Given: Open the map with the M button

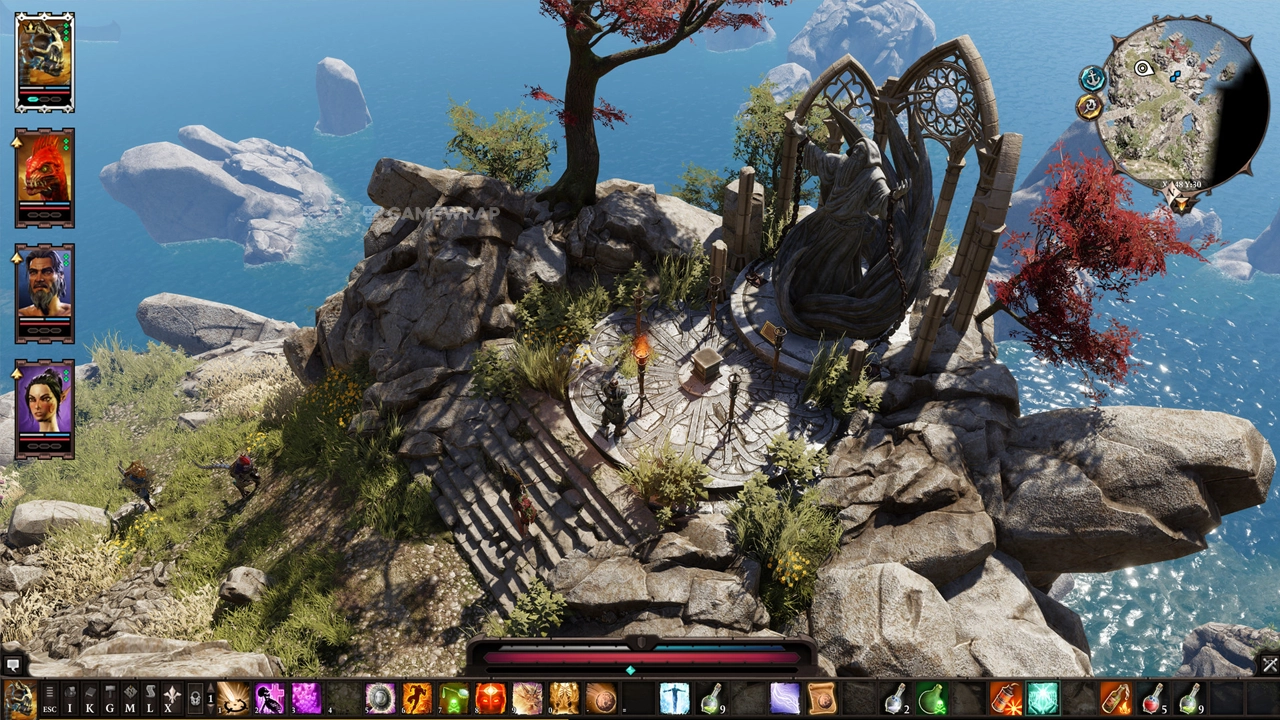Looking at the screenshot, I should point(130,697).
